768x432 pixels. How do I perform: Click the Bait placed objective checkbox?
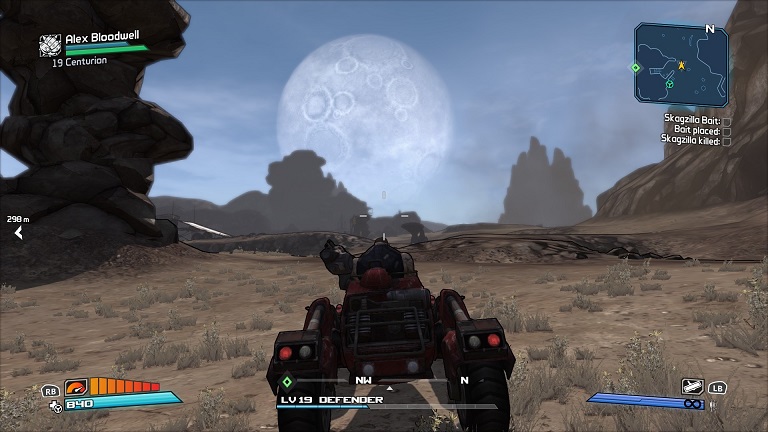click(727, 131)
